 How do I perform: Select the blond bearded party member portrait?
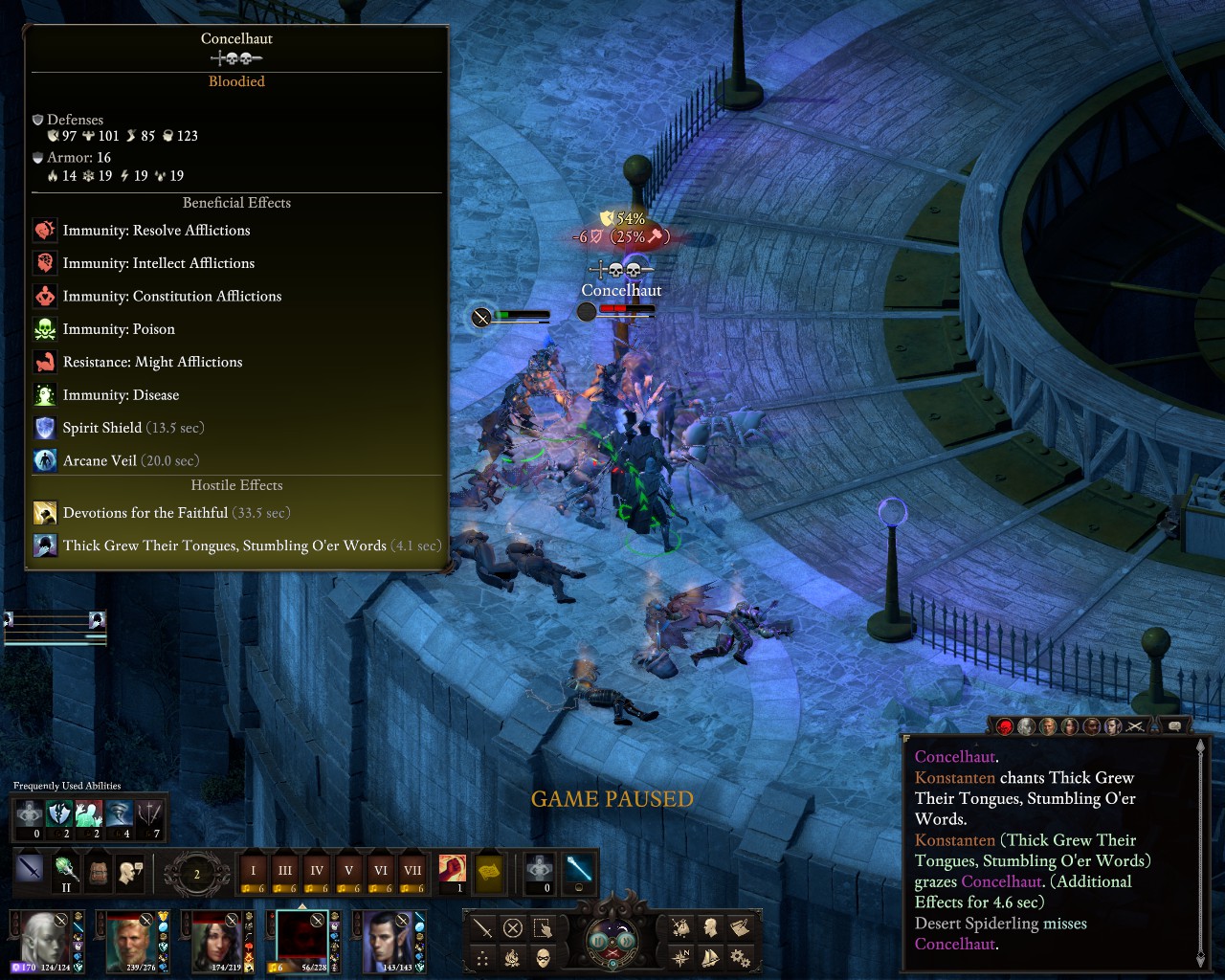(x=132, y=939)
